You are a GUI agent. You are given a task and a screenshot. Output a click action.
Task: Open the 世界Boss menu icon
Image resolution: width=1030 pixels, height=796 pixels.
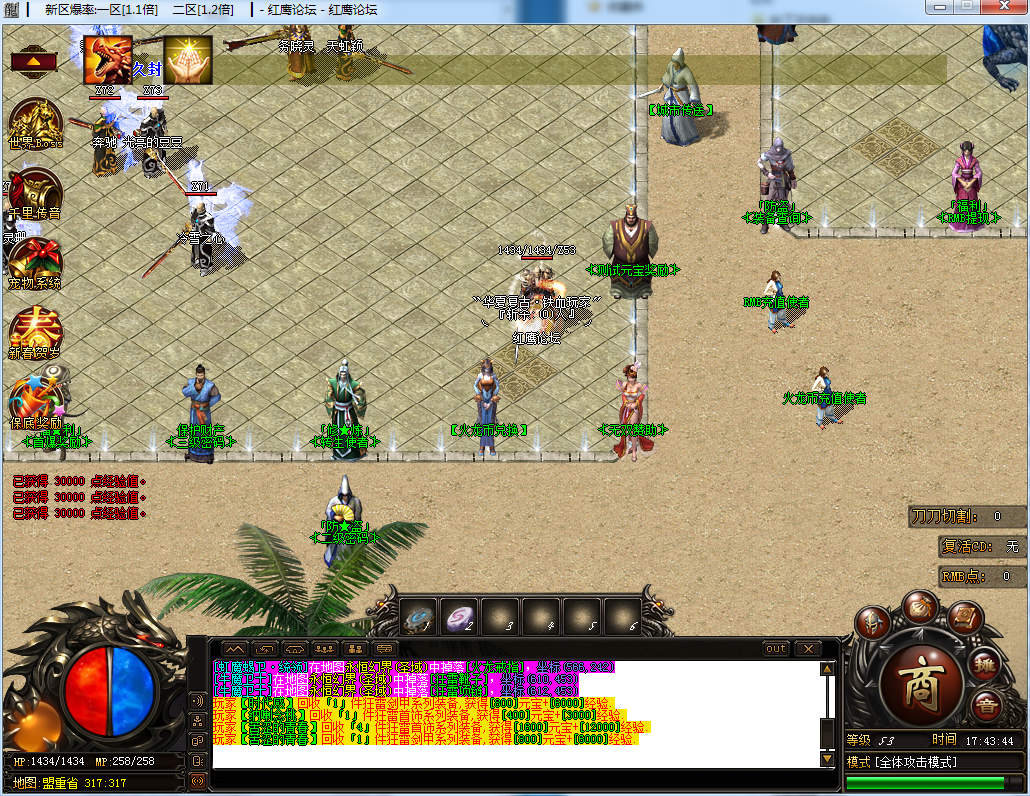pos(35,124)
